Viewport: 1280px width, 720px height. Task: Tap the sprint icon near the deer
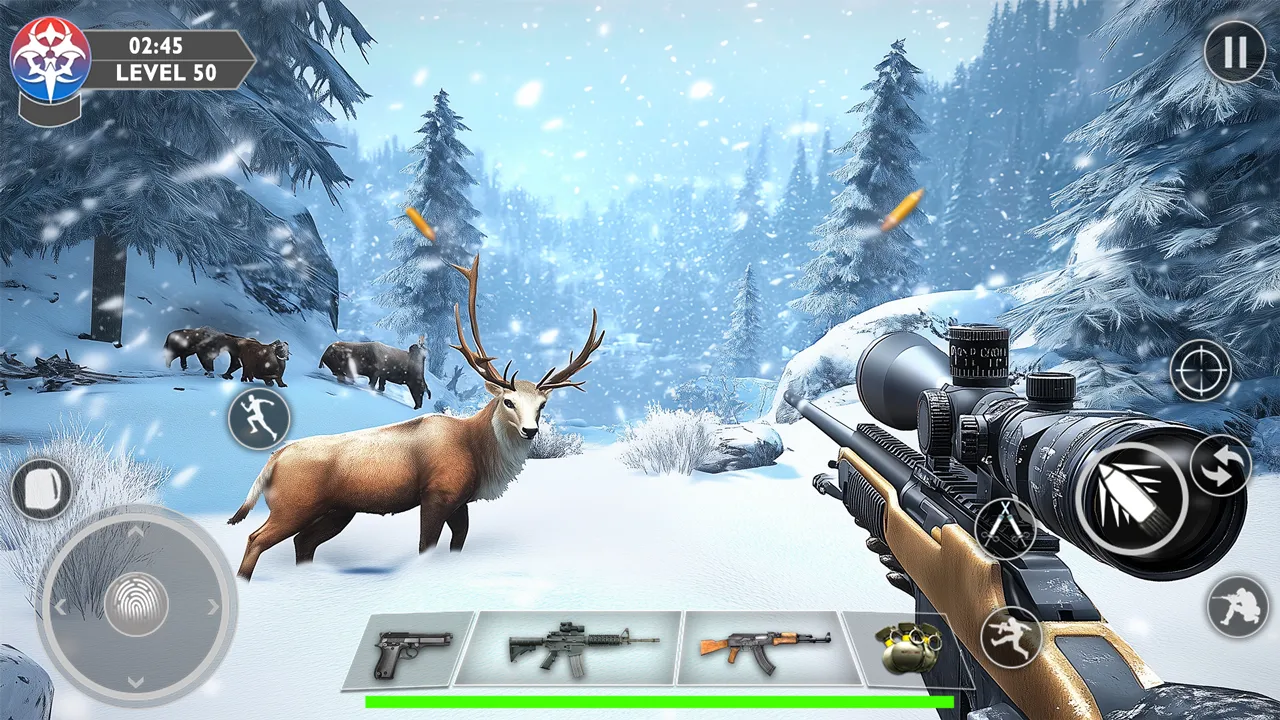pos(258,417)
